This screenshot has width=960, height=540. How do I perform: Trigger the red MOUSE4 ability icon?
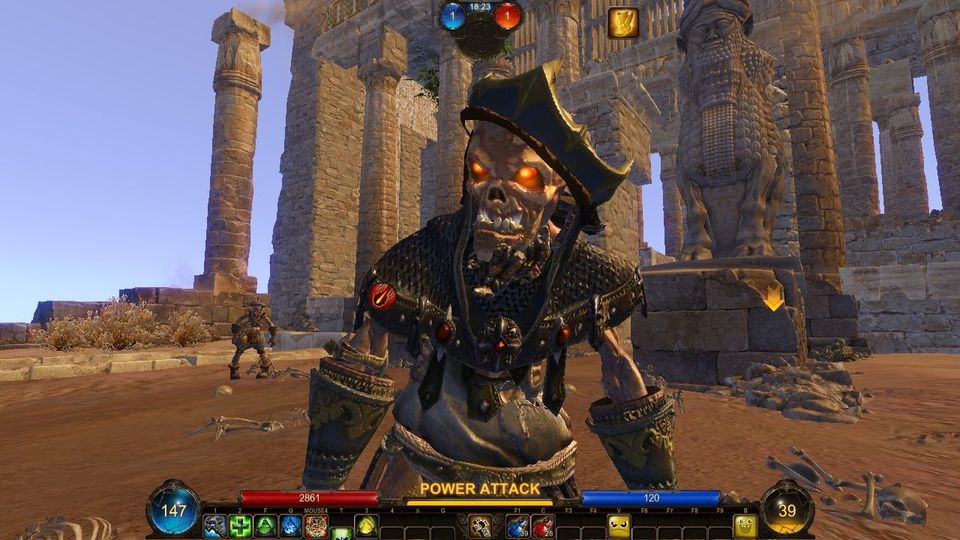[x=316, y=526]
